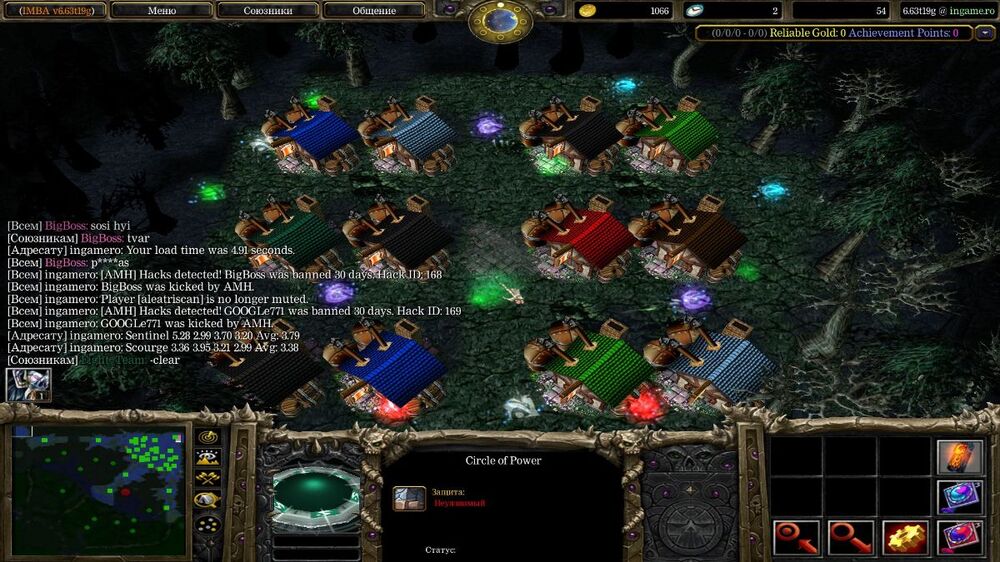Image resolution: width=1000 pixels, height=562 pixels.
Task: Click the minimap
Action: click(x=99, y=492)
